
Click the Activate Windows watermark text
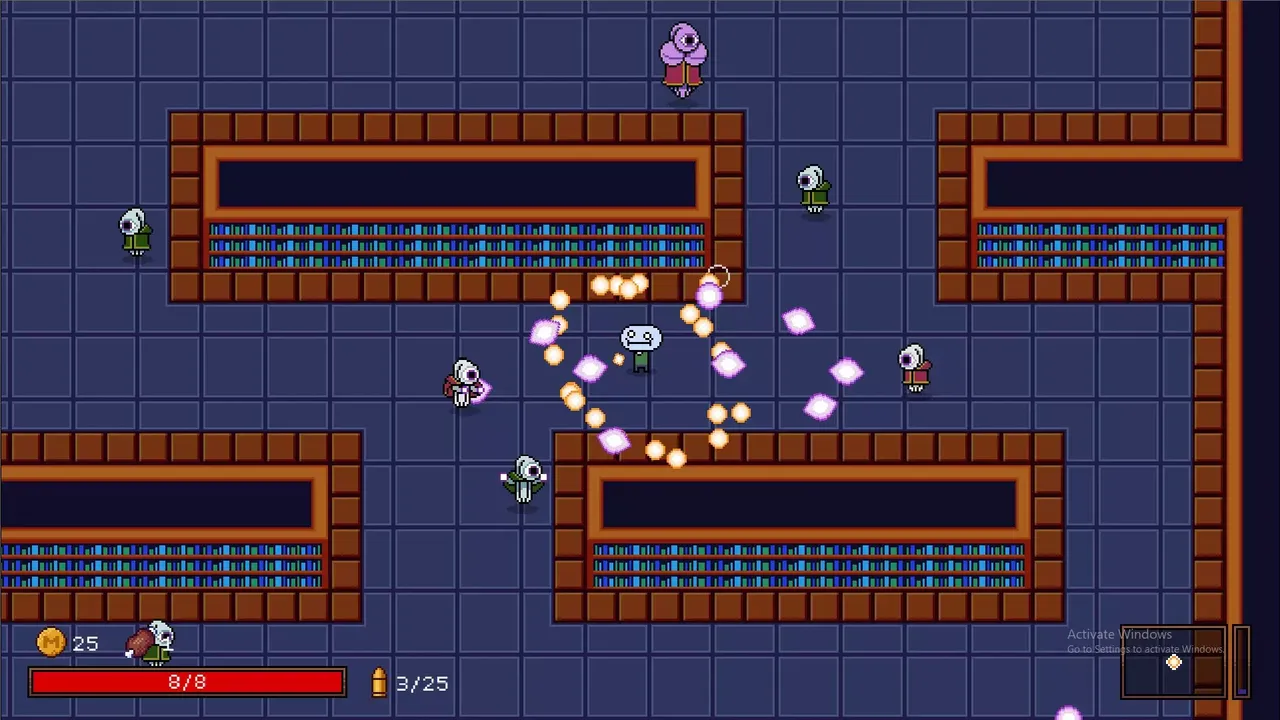[1119, 634]
